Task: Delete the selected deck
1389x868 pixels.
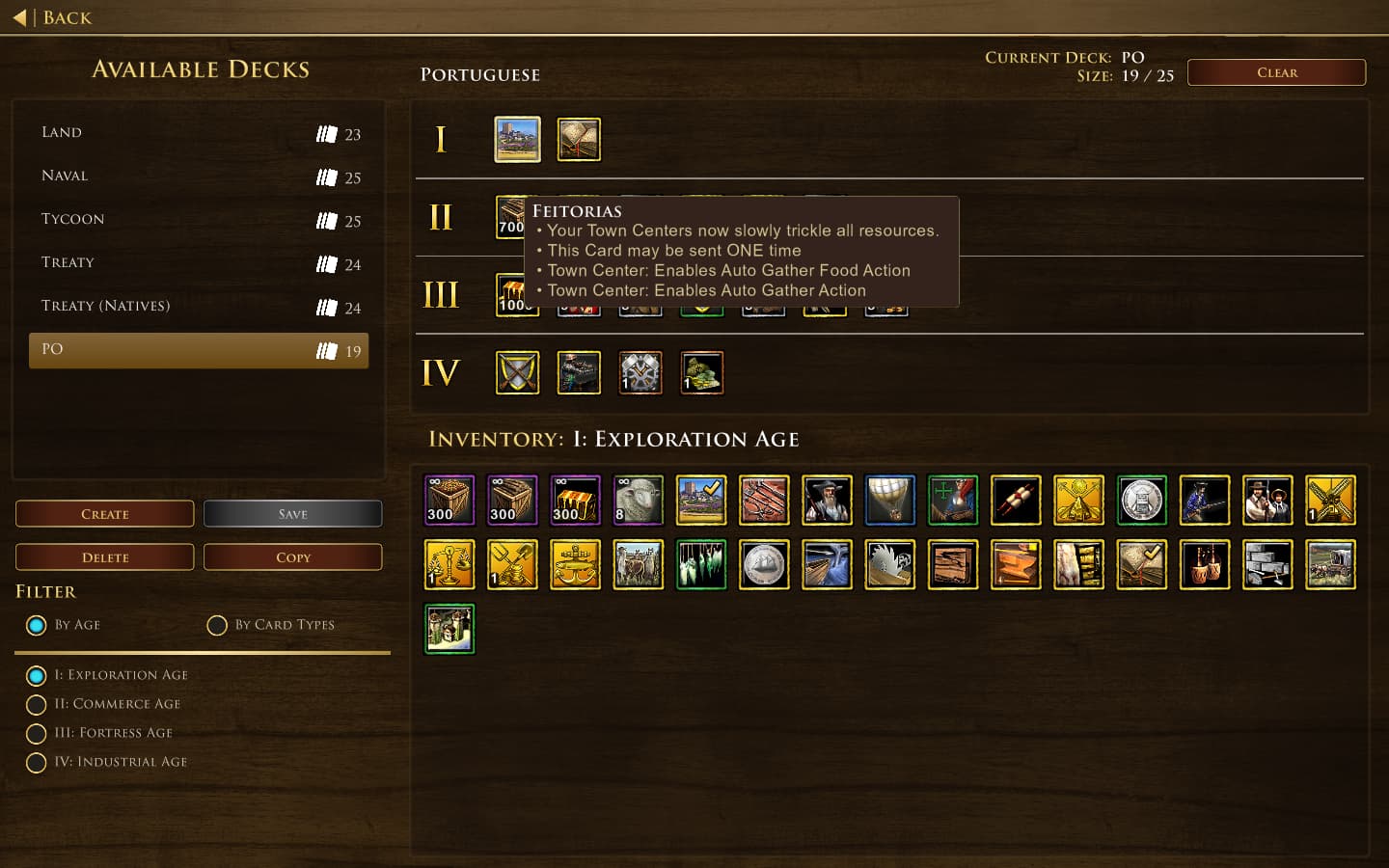Action: click(x=104, y=557)
